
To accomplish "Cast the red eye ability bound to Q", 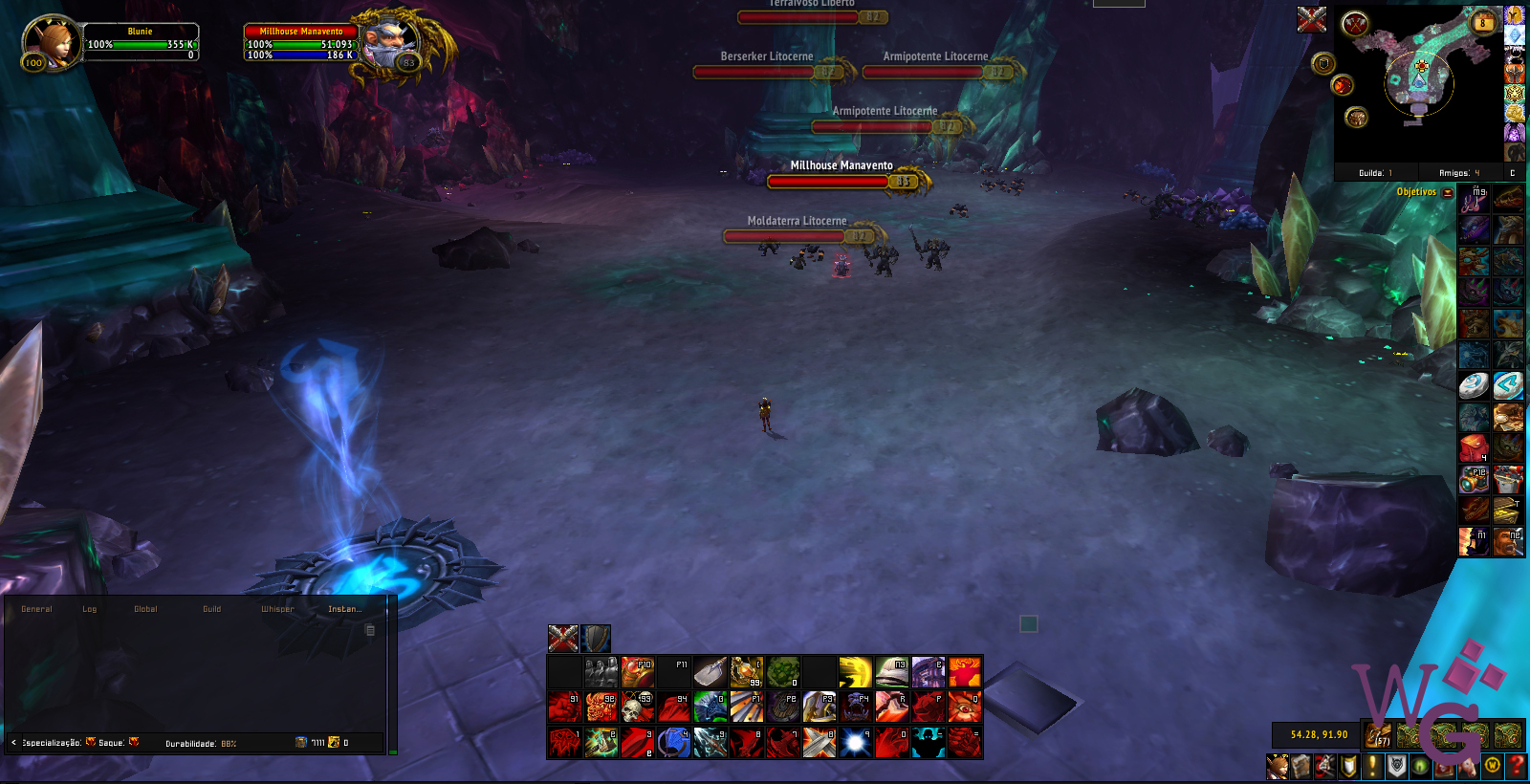I will (x=964, y=708).
